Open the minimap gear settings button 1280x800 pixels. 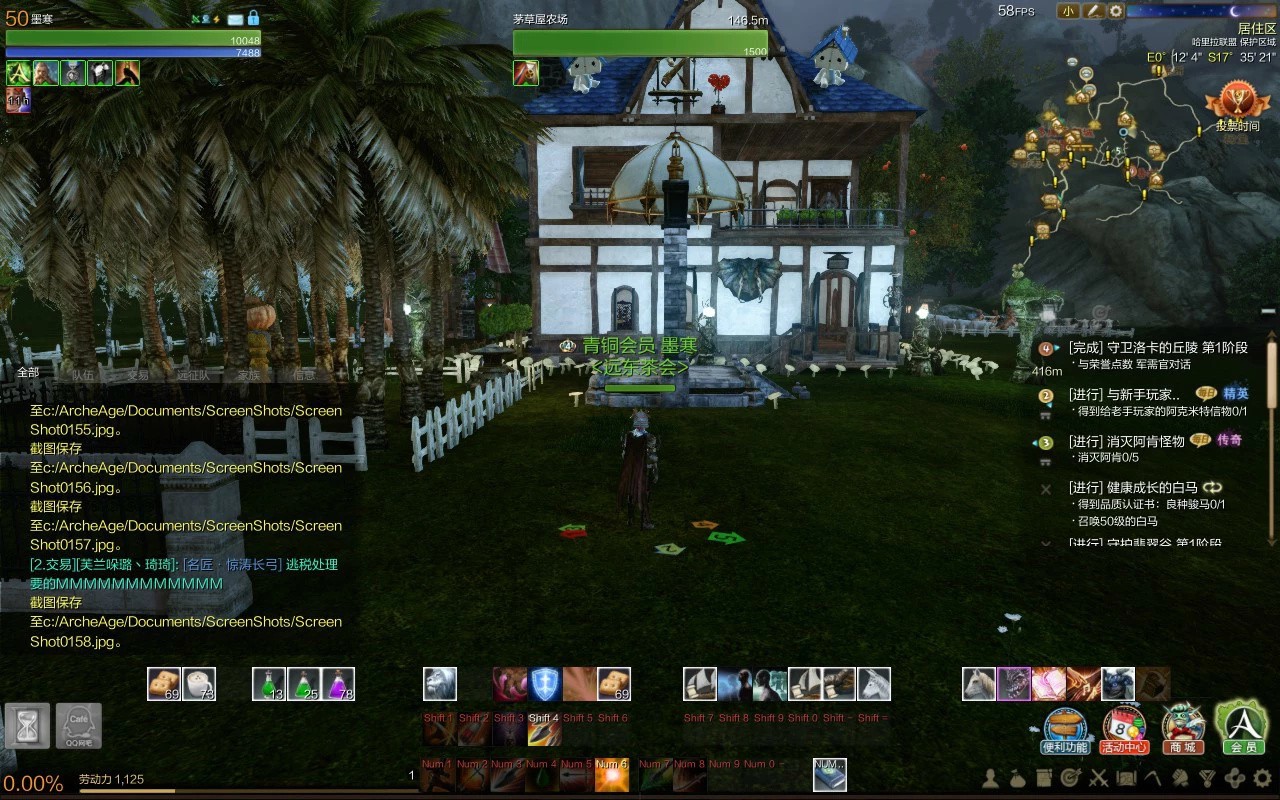point(1116,11)
